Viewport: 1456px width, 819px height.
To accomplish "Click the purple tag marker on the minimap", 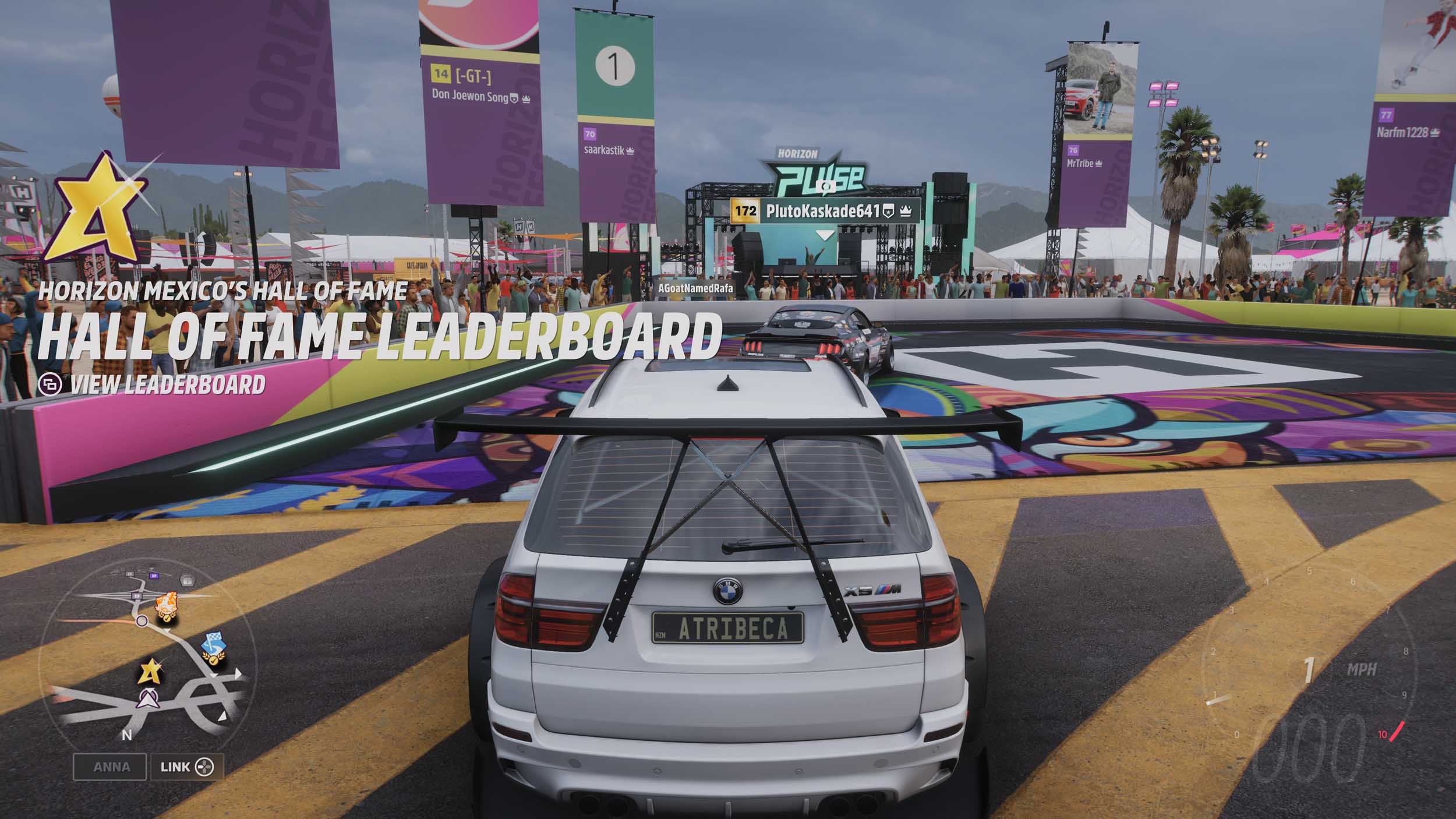I will pyautogui.click(x=154, y=576).
